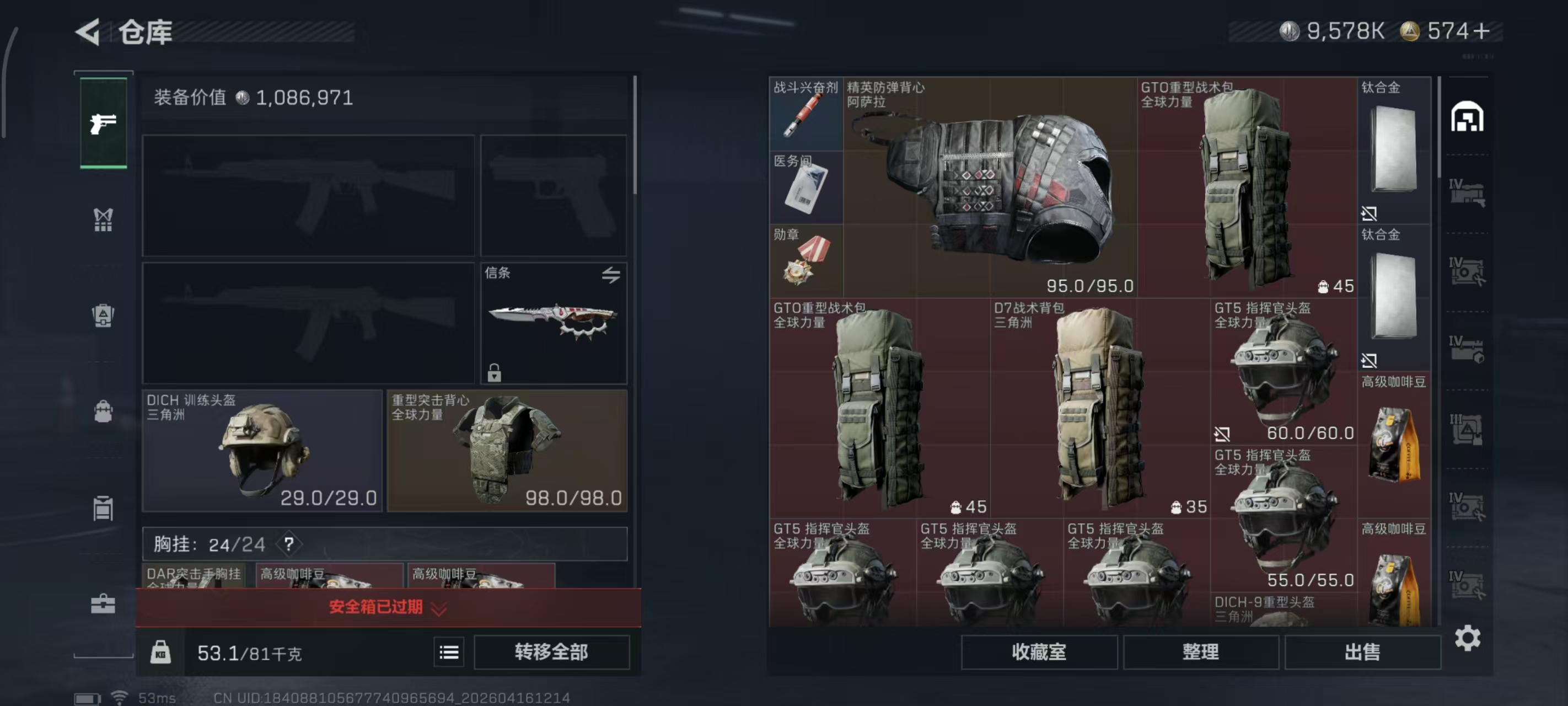Click the 胸挂 24/24 help question mark
Image resolution: width=1568 pixels, height=706 pixels.
click(x=289, y=544)
